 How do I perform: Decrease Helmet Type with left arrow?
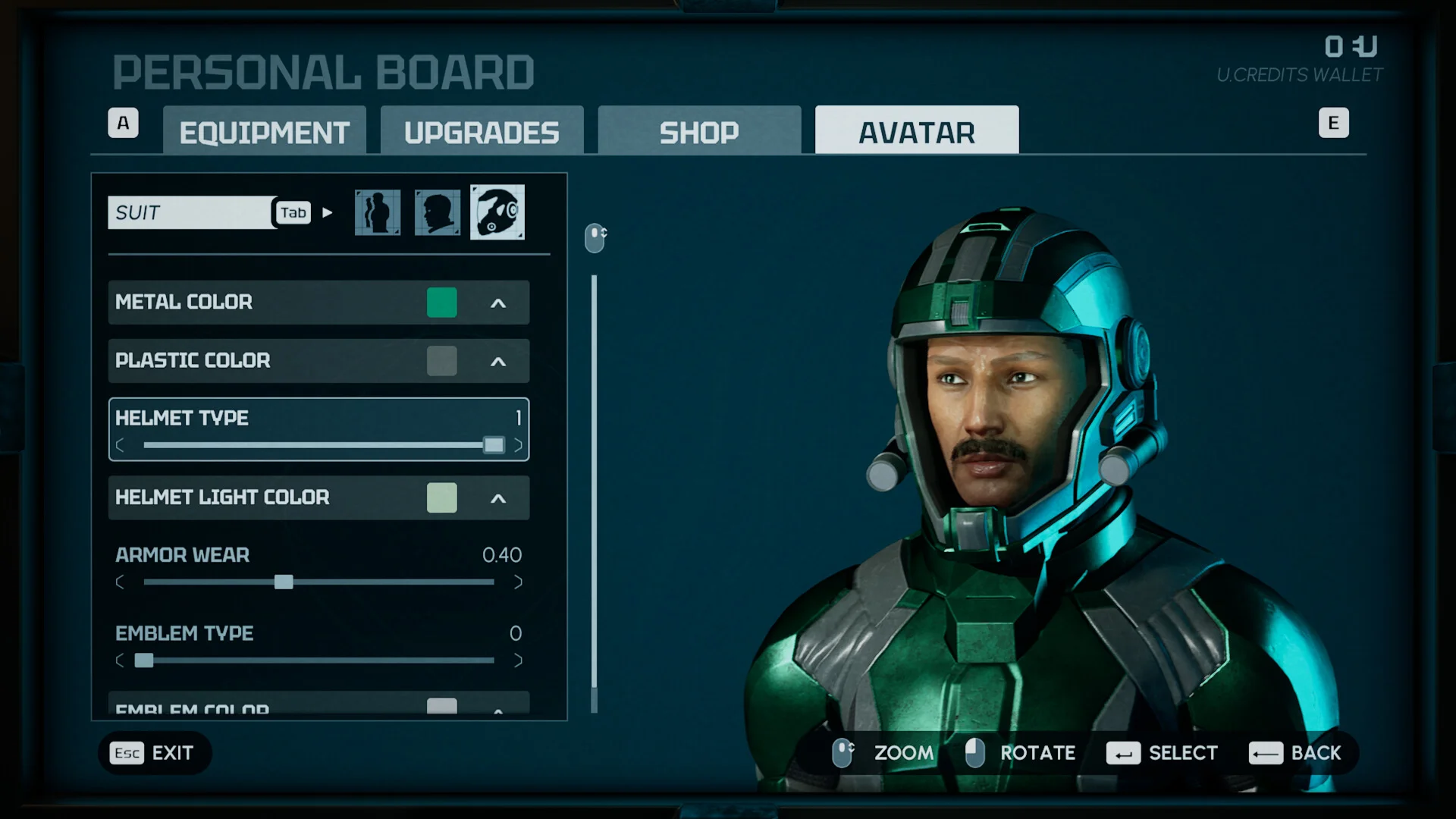point(120,445)
